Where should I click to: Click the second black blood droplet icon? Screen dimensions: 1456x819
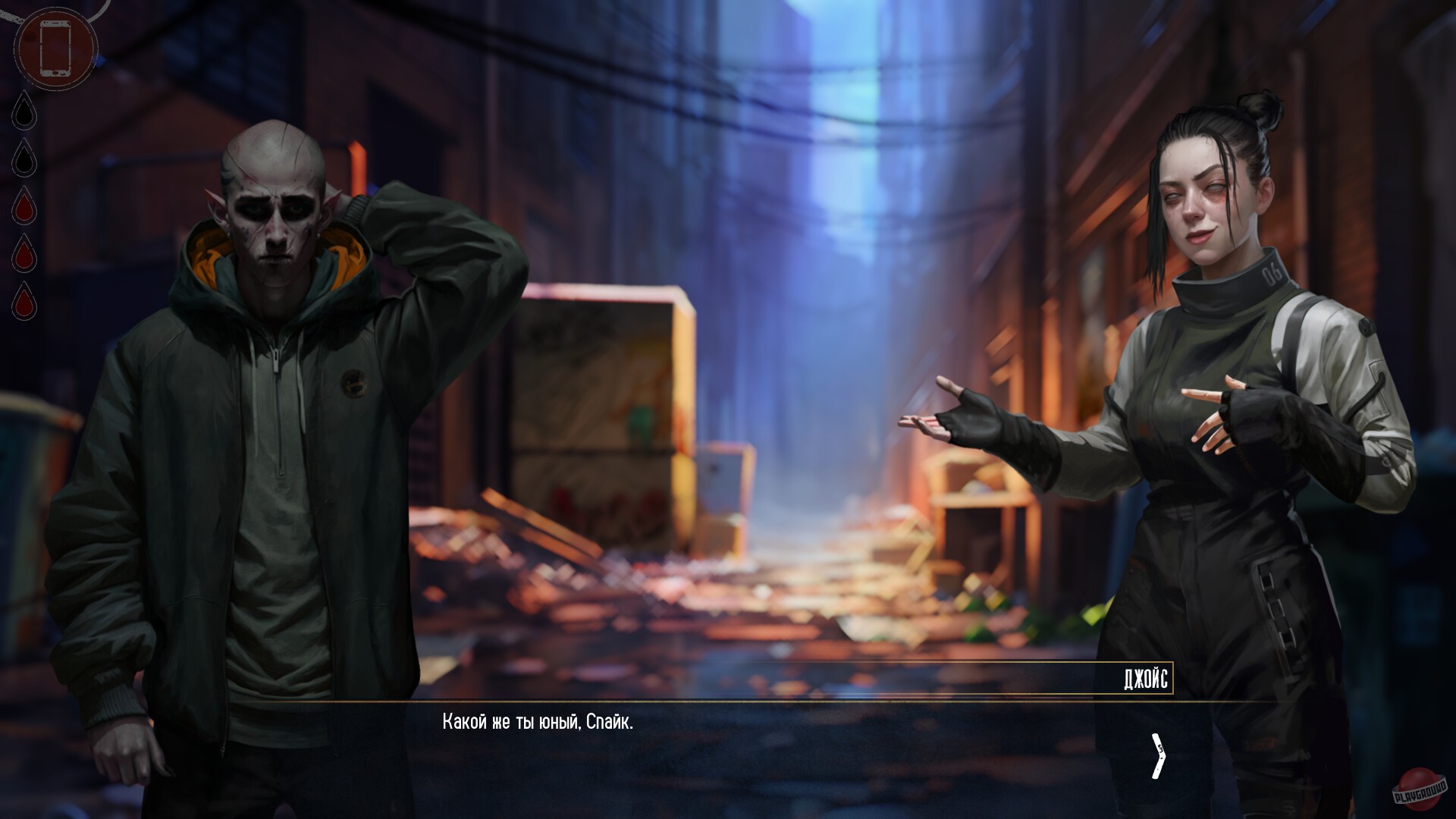click(x=24, y=162)
